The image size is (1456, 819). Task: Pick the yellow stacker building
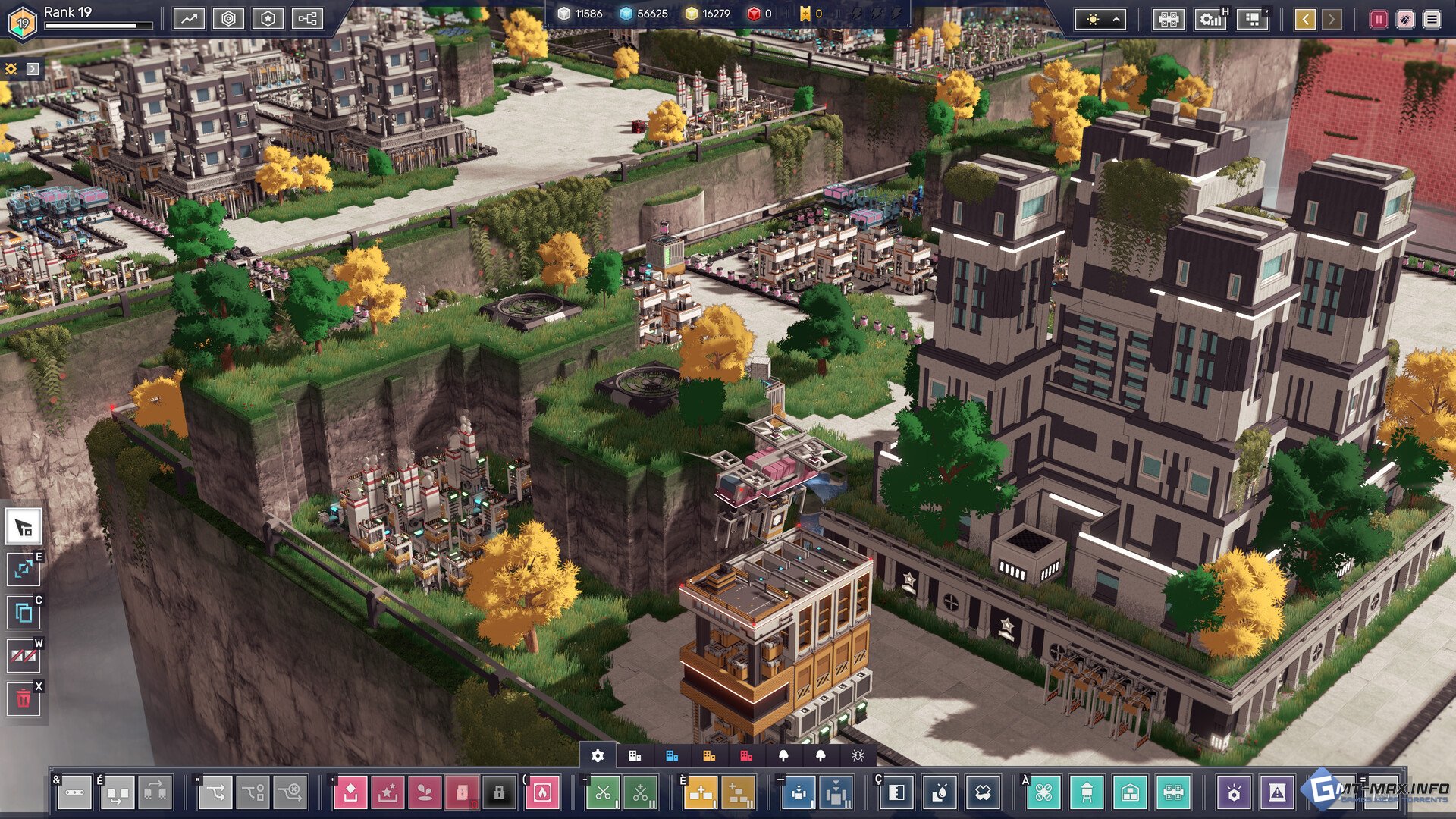(x=701, y=793)
